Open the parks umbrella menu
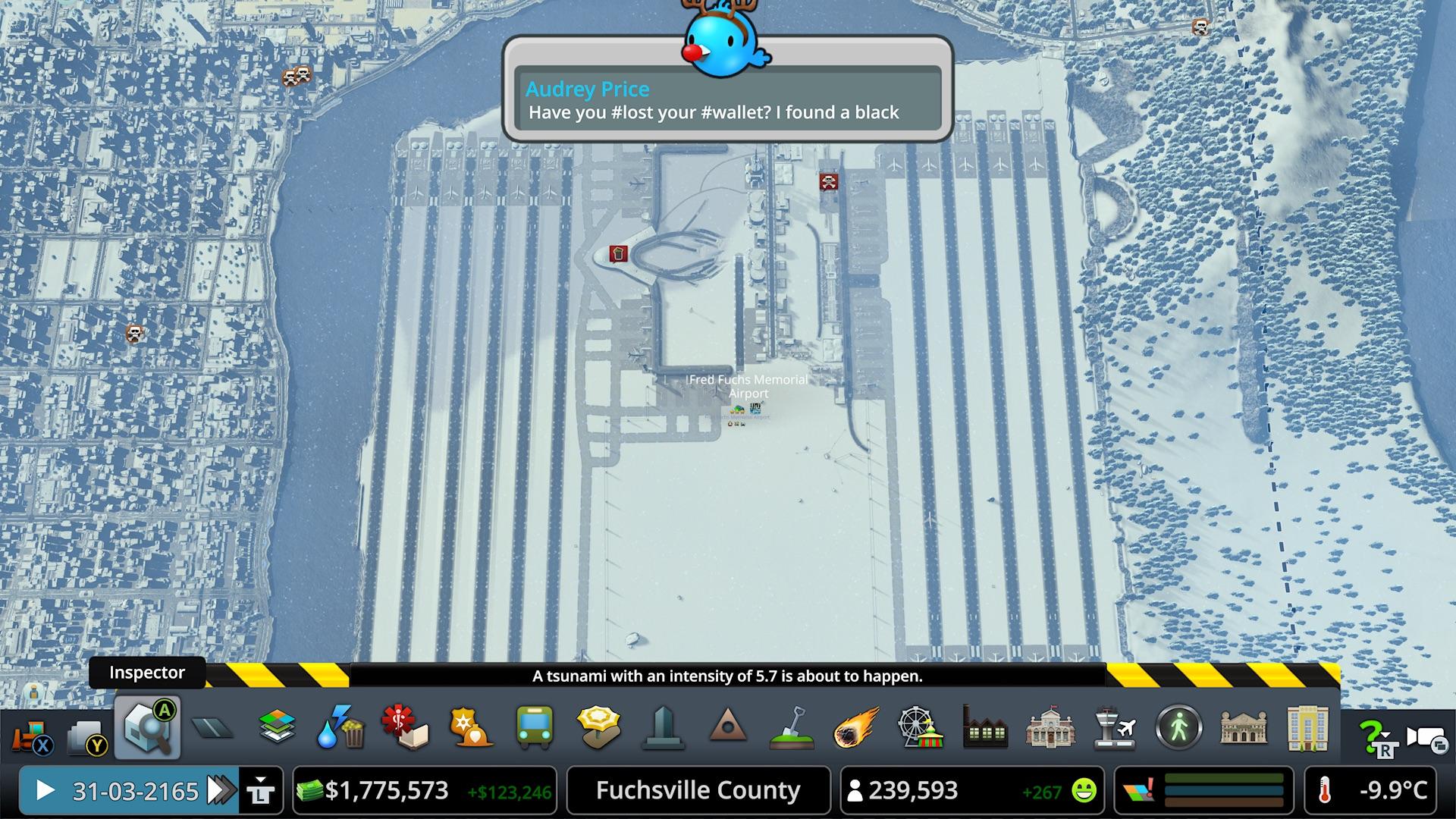Image resolution: width=1456 pixels, height=819 pixels. coord(598,729)
